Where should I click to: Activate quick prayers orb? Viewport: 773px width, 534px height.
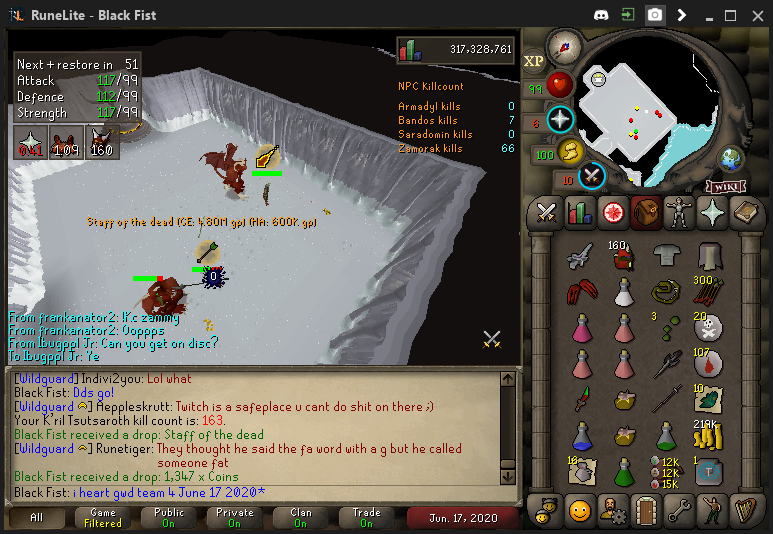[560, 119]
